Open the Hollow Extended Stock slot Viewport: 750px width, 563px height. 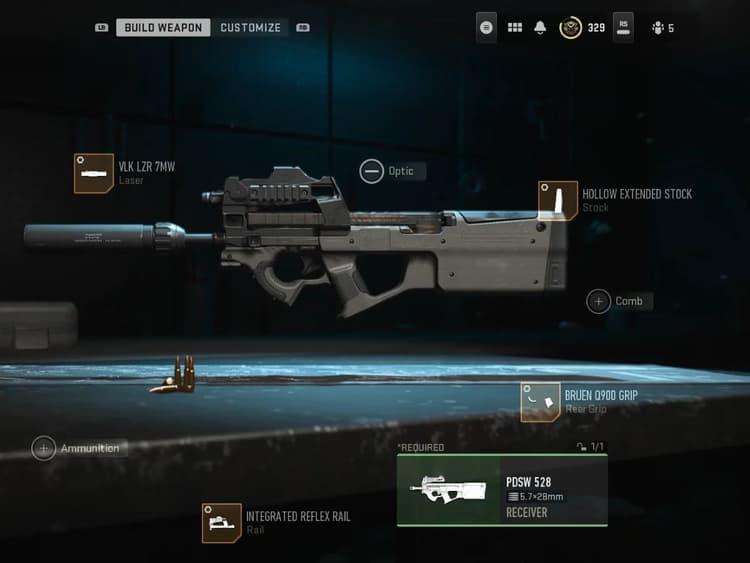pyautogui.click(x=558, y=200)
